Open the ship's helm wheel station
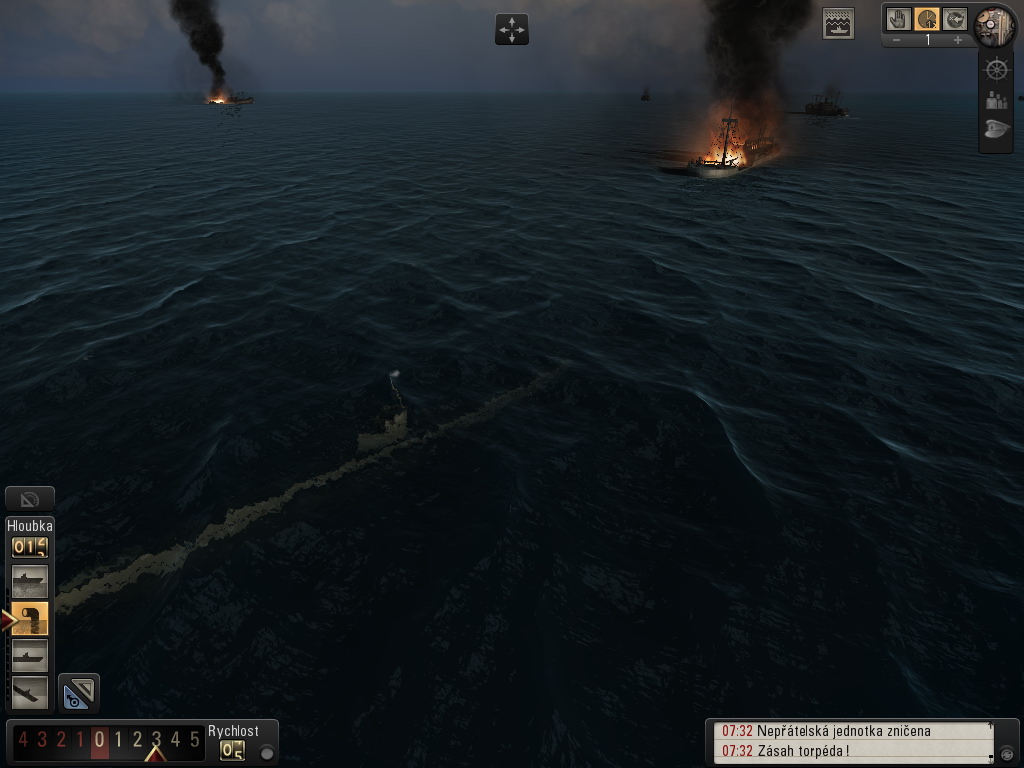This screenshot has height=768, width=1024. (996, 69)
